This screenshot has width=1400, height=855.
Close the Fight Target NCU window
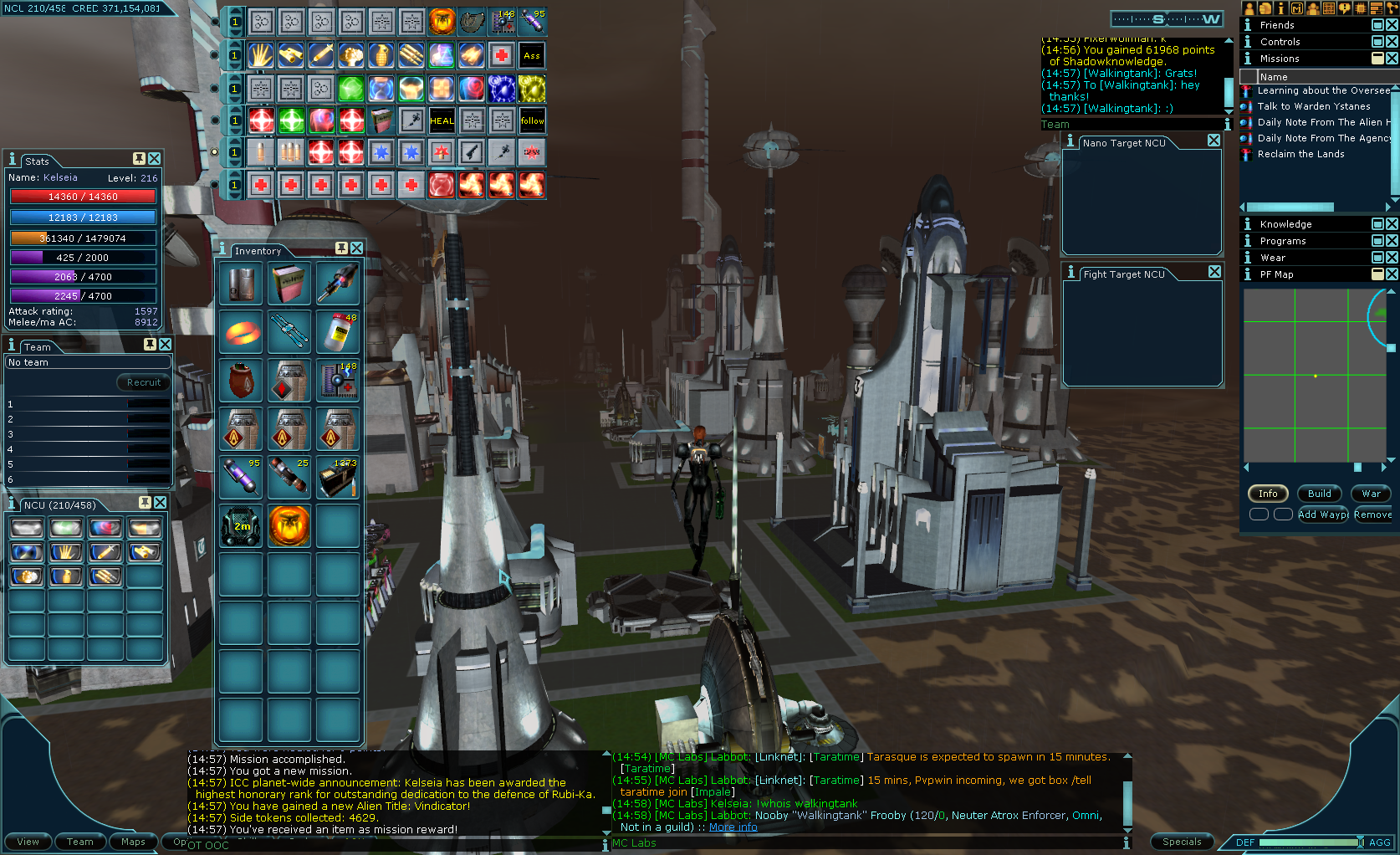click(x=1214, y=272)
